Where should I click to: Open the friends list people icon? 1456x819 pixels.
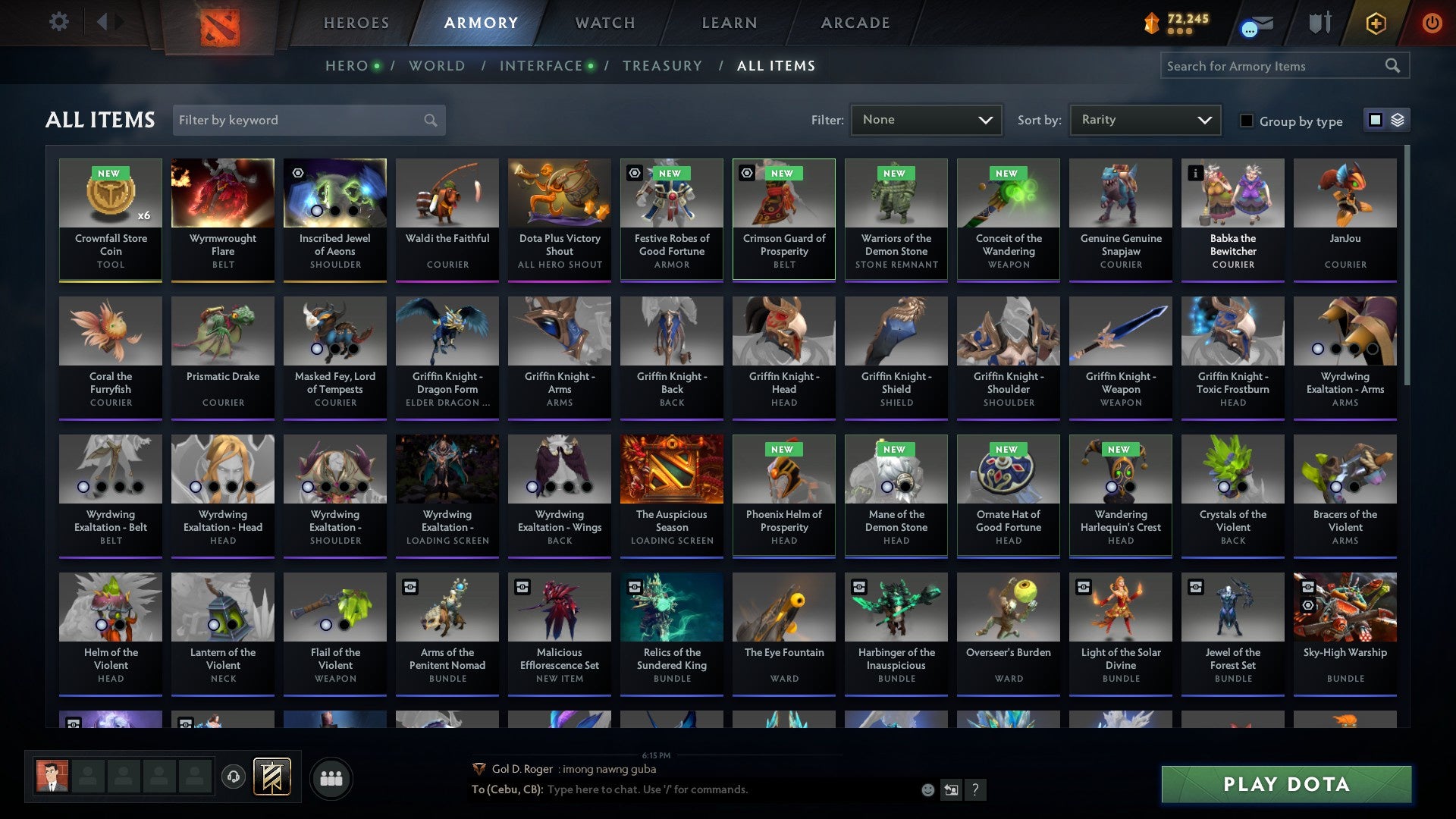click(x=331, y=777)
